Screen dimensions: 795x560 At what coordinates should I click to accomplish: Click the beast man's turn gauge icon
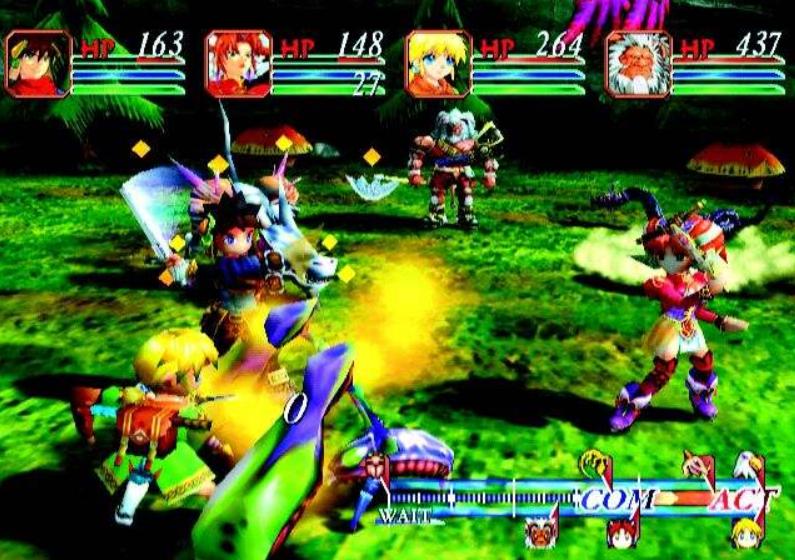(542, 530)
